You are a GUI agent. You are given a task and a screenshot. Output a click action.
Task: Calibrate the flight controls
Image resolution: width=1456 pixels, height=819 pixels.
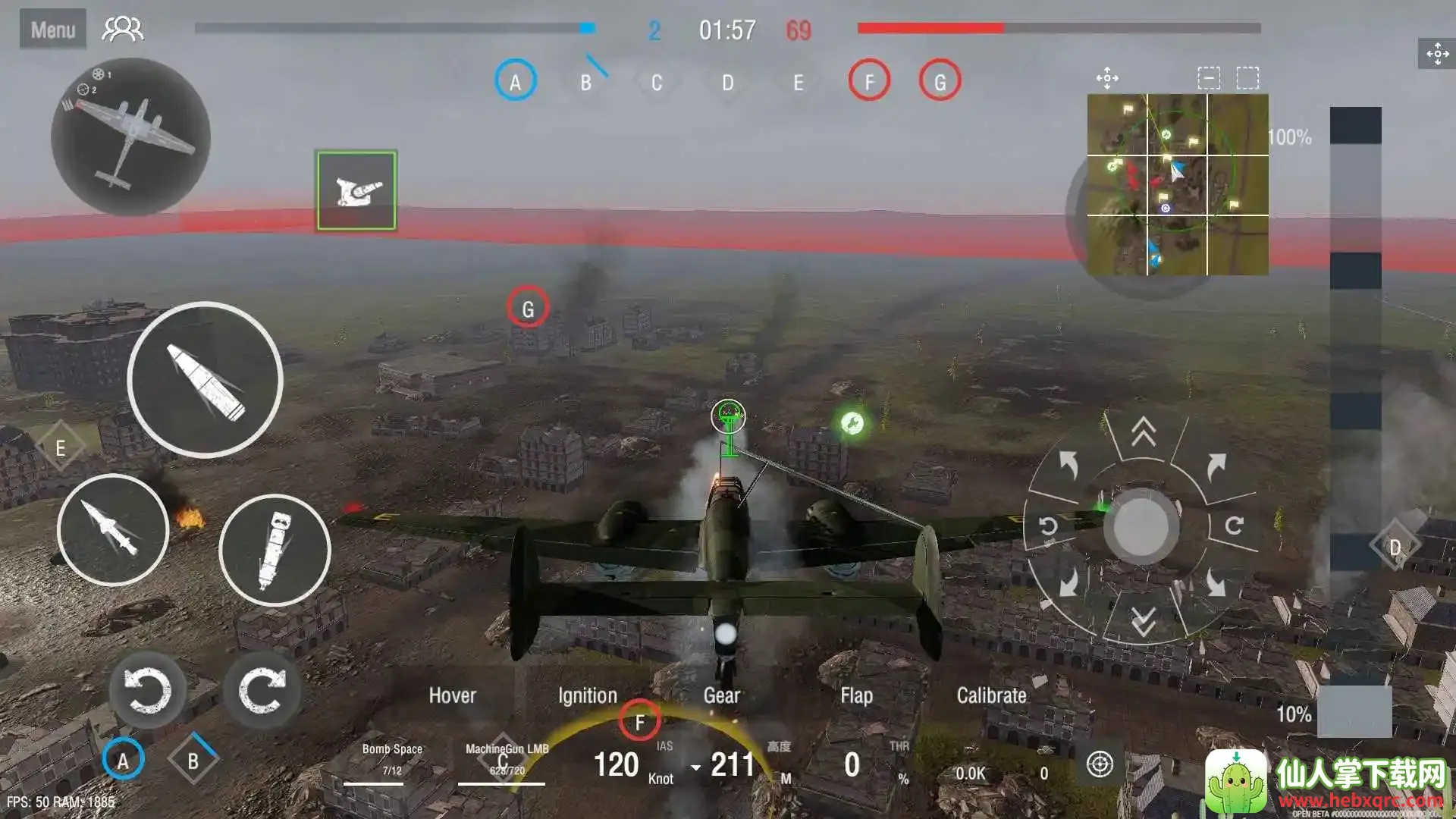point(991,695)
